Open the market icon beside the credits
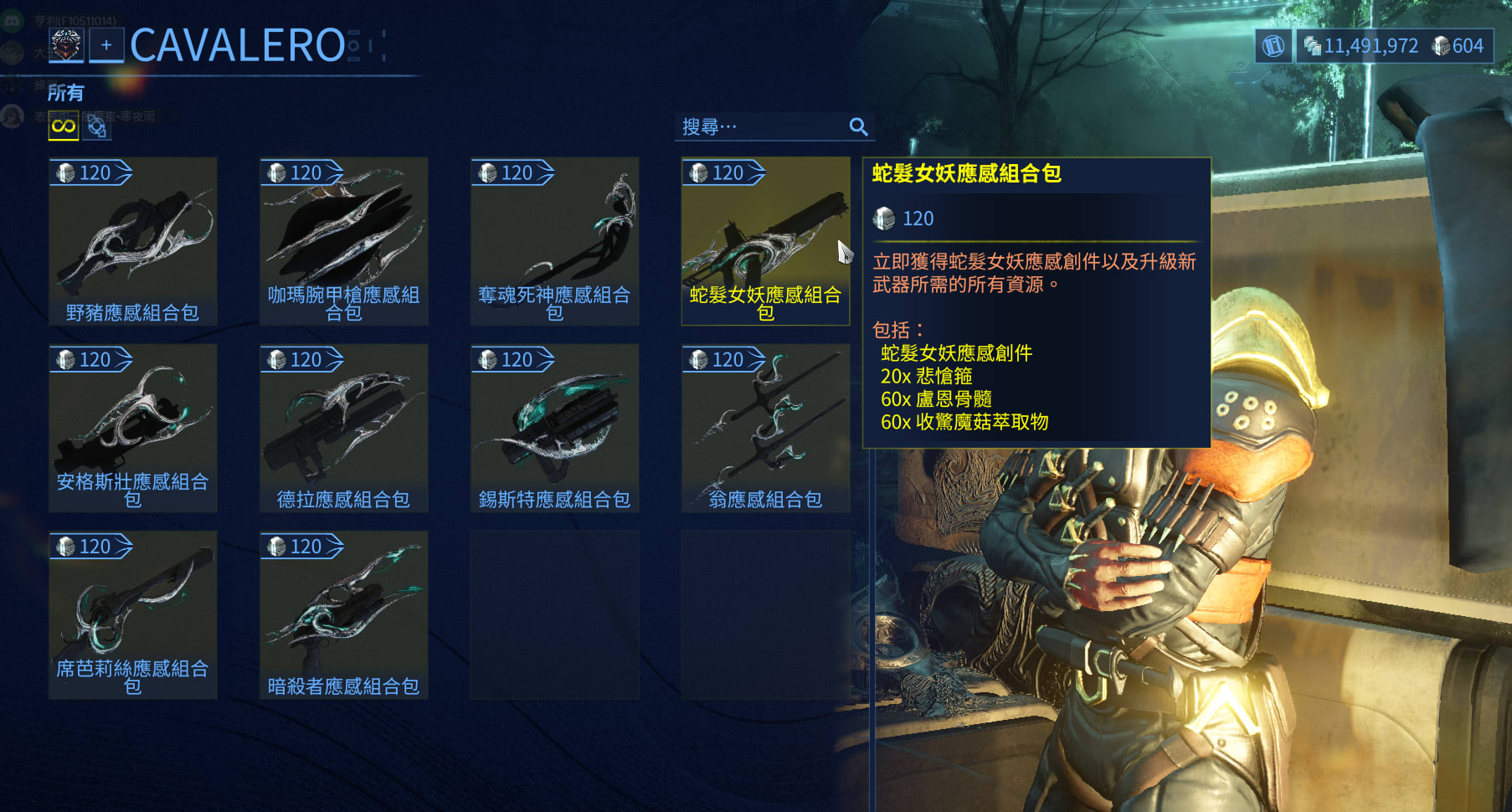Viewport: 1512px width, 812px height. (1273, 46)
